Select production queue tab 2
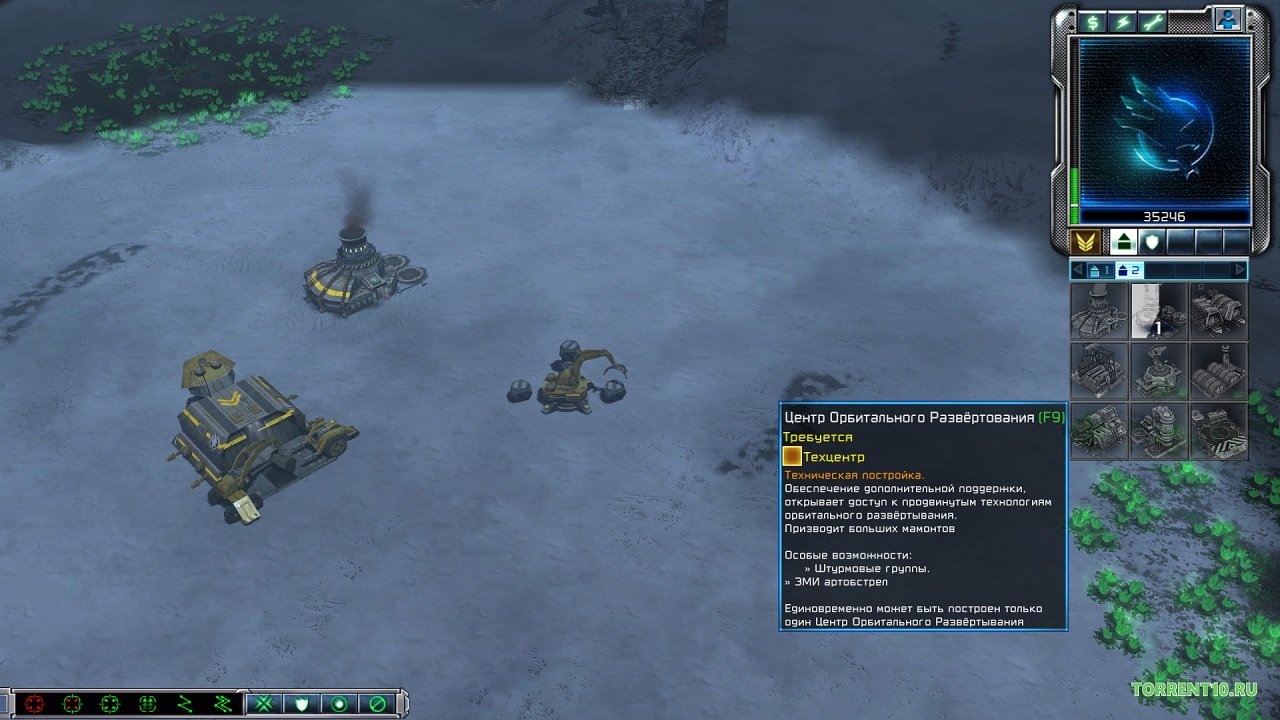Viewport: 1280px width, 720px height. (x=1129, y=270)
